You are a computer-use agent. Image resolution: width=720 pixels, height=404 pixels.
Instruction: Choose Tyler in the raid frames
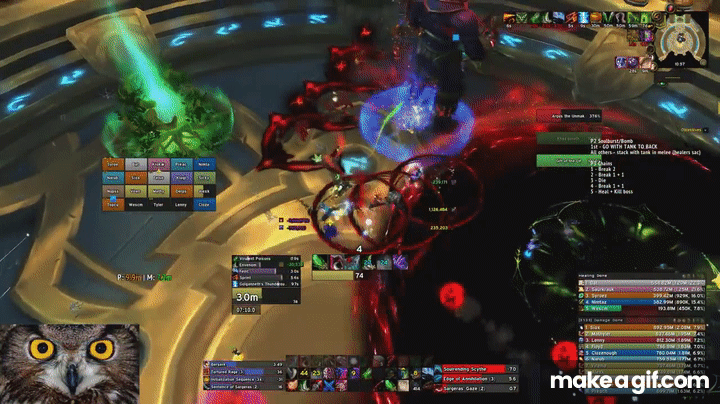158,204
